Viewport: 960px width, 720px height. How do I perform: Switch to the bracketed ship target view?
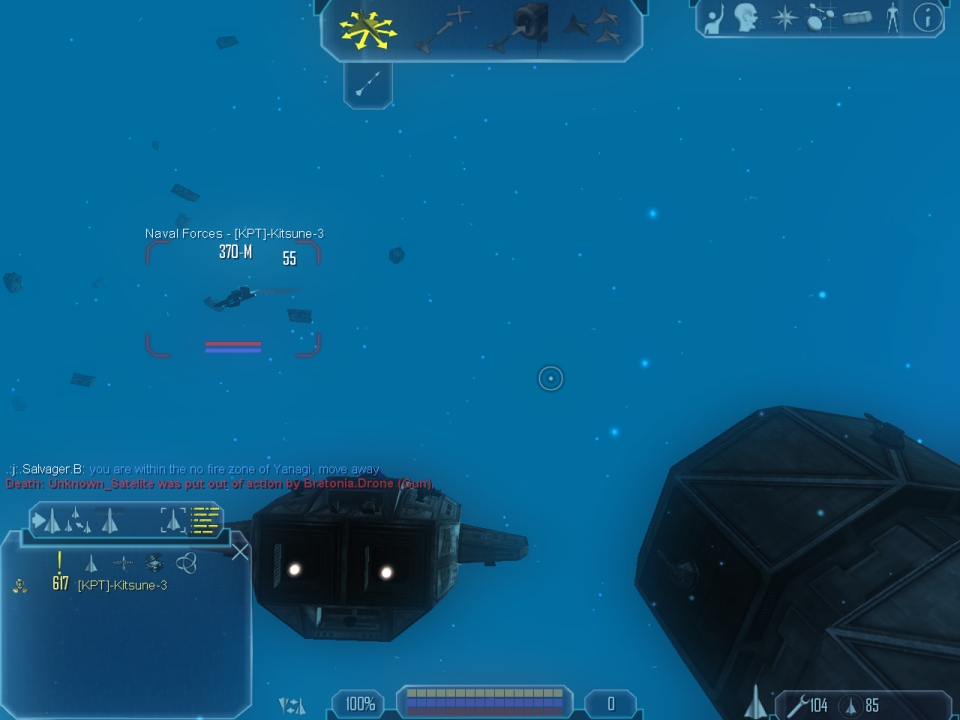point(173,520)
